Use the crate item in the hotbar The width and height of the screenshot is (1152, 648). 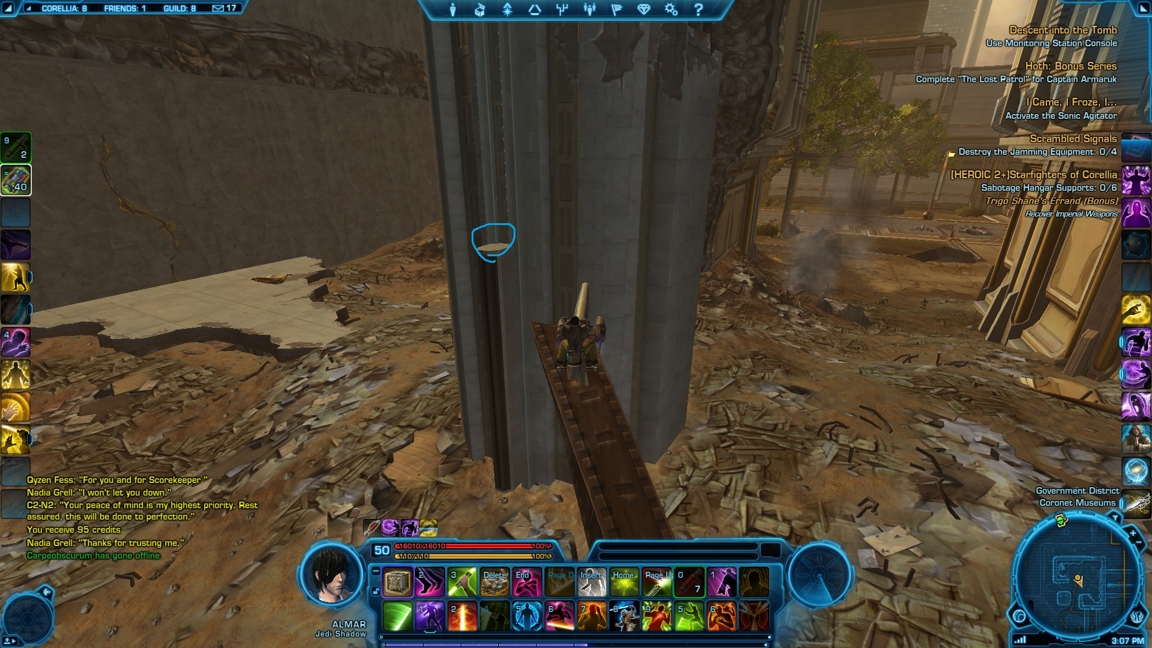point(398,583)
